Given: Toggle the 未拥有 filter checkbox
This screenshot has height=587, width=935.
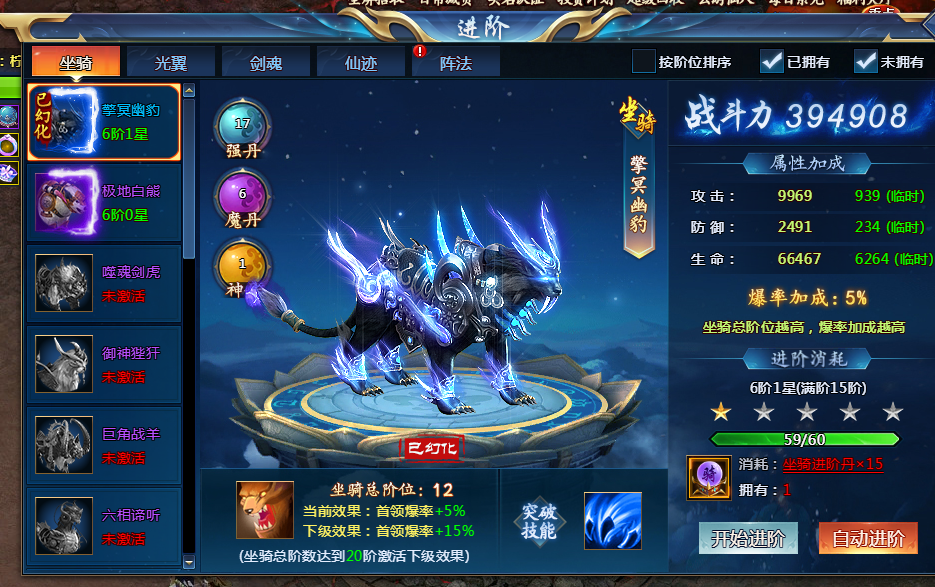Looking at the screenshot, I should tap(865, 62).
